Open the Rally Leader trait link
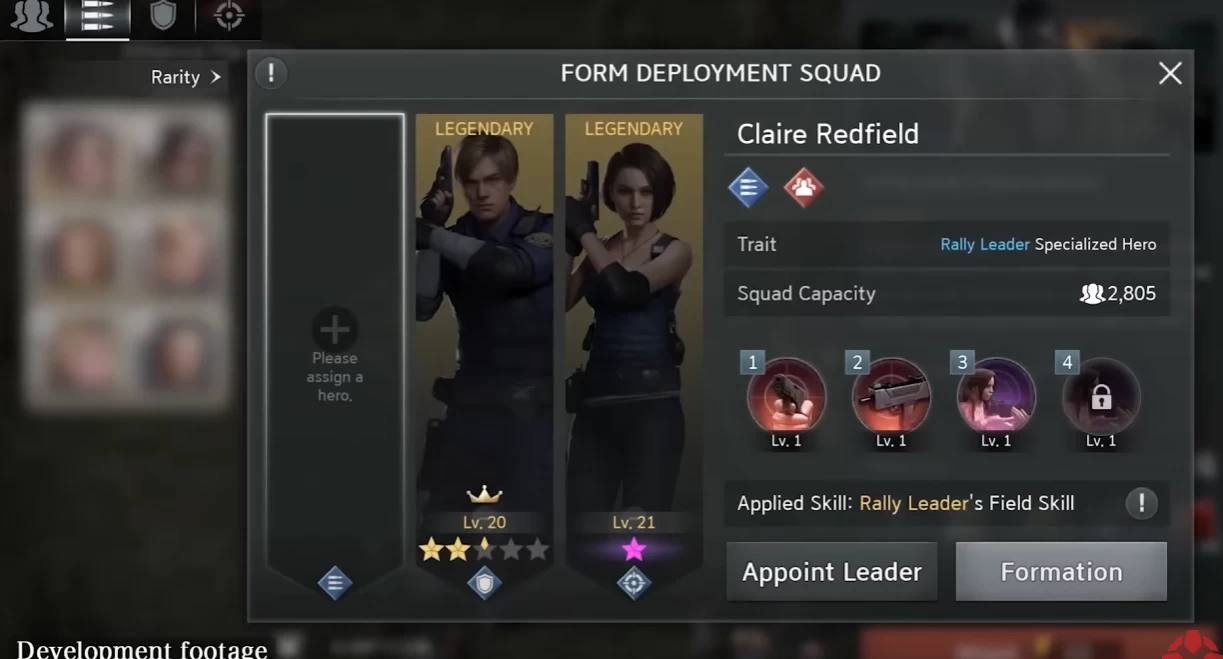 [984, 244]
